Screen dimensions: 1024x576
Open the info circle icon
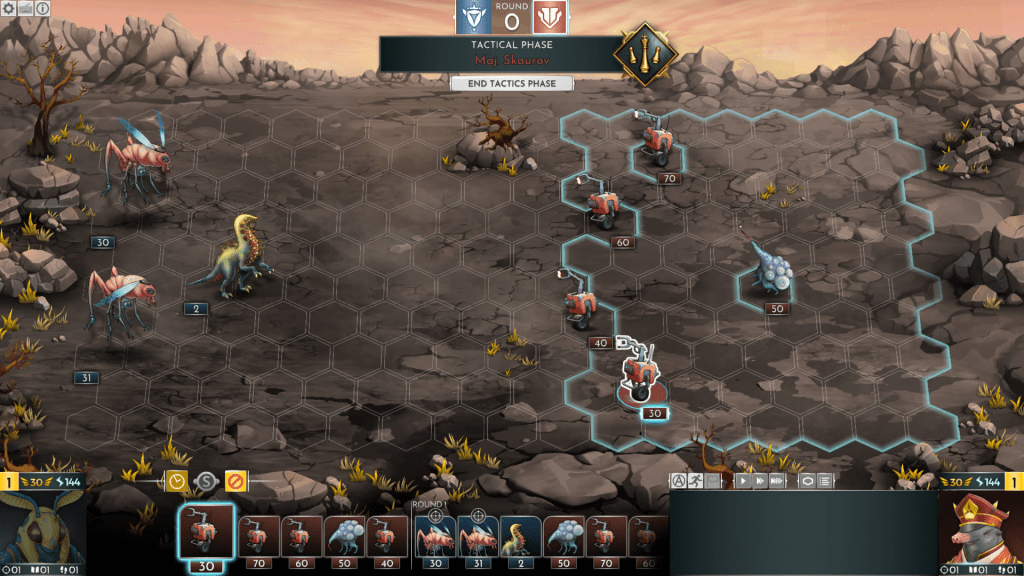42,8
